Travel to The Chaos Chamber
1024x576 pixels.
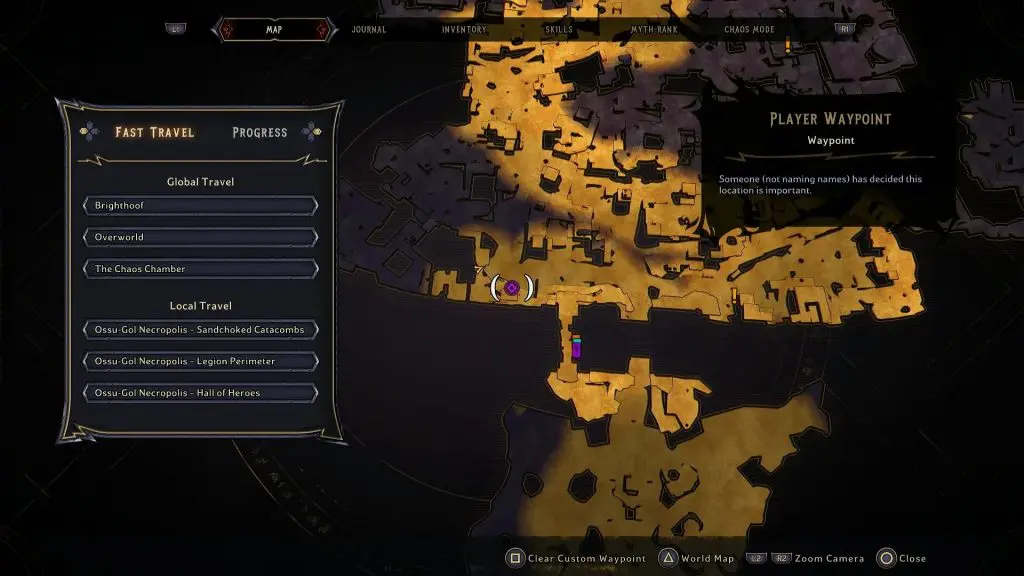(x=201, y=269)
